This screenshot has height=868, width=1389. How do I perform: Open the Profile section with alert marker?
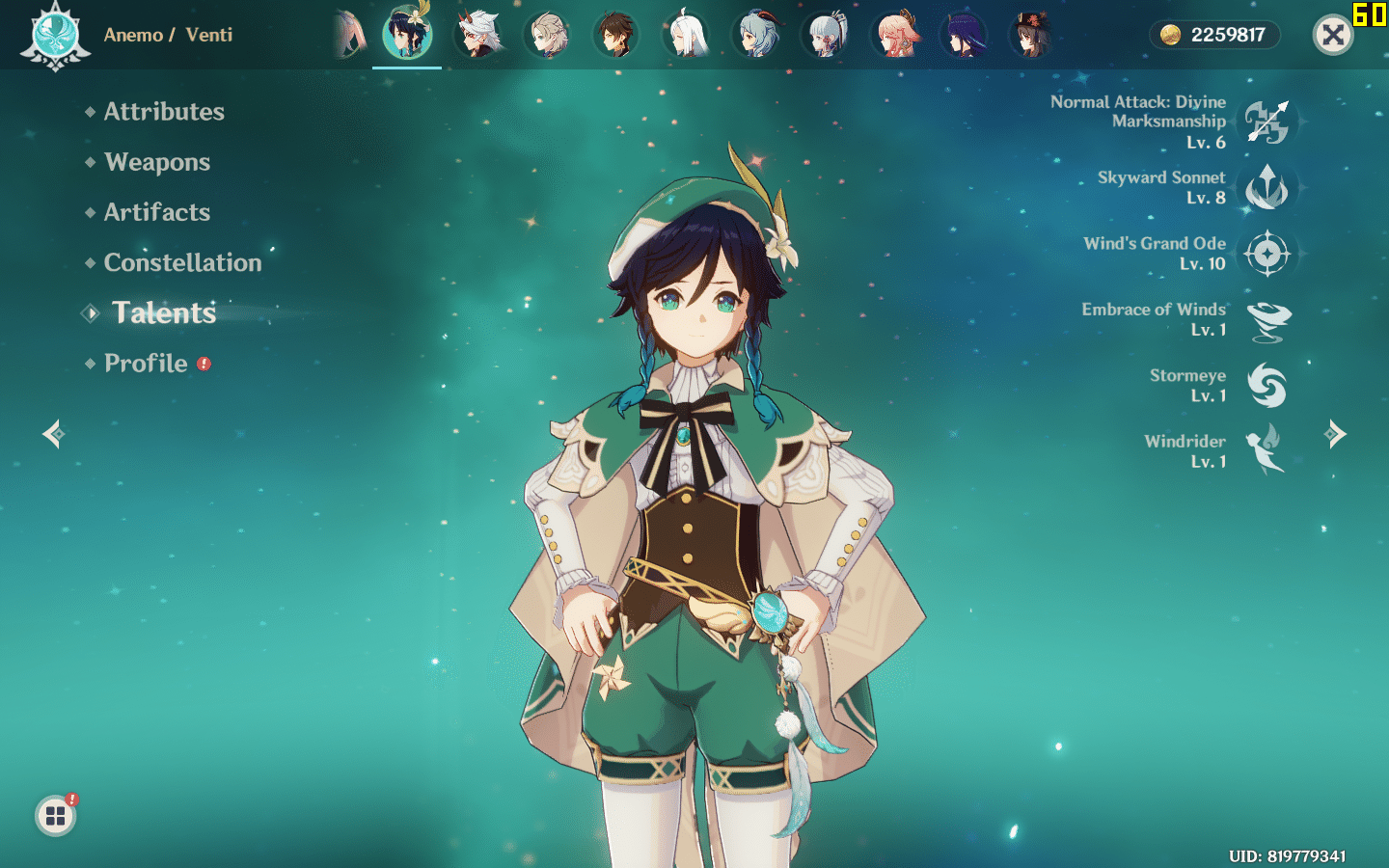coord(146,364)
